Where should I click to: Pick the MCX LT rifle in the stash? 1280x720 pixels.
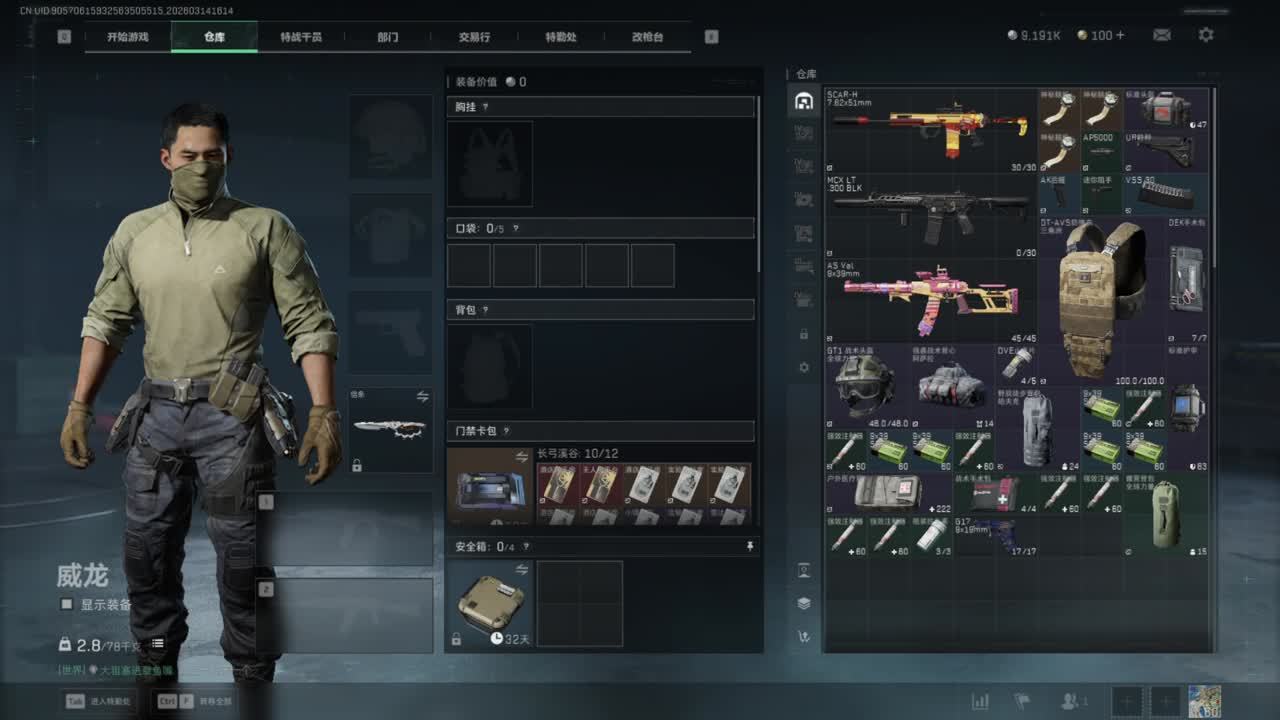point(930,215)
